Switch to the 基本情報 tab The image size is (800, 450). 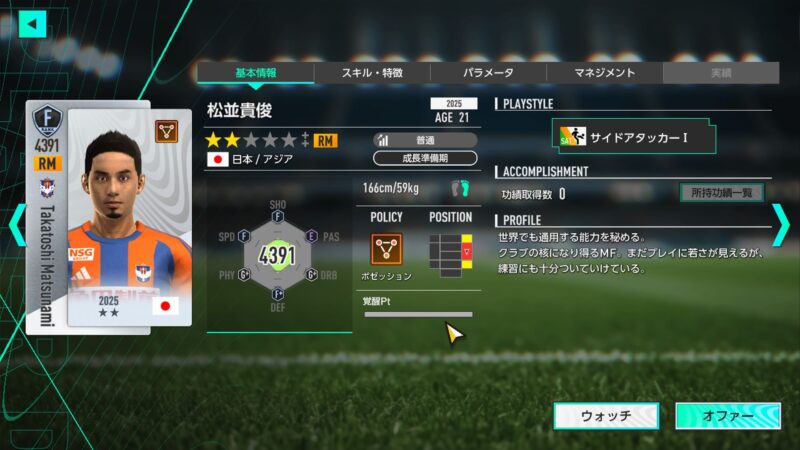point(255,73)
